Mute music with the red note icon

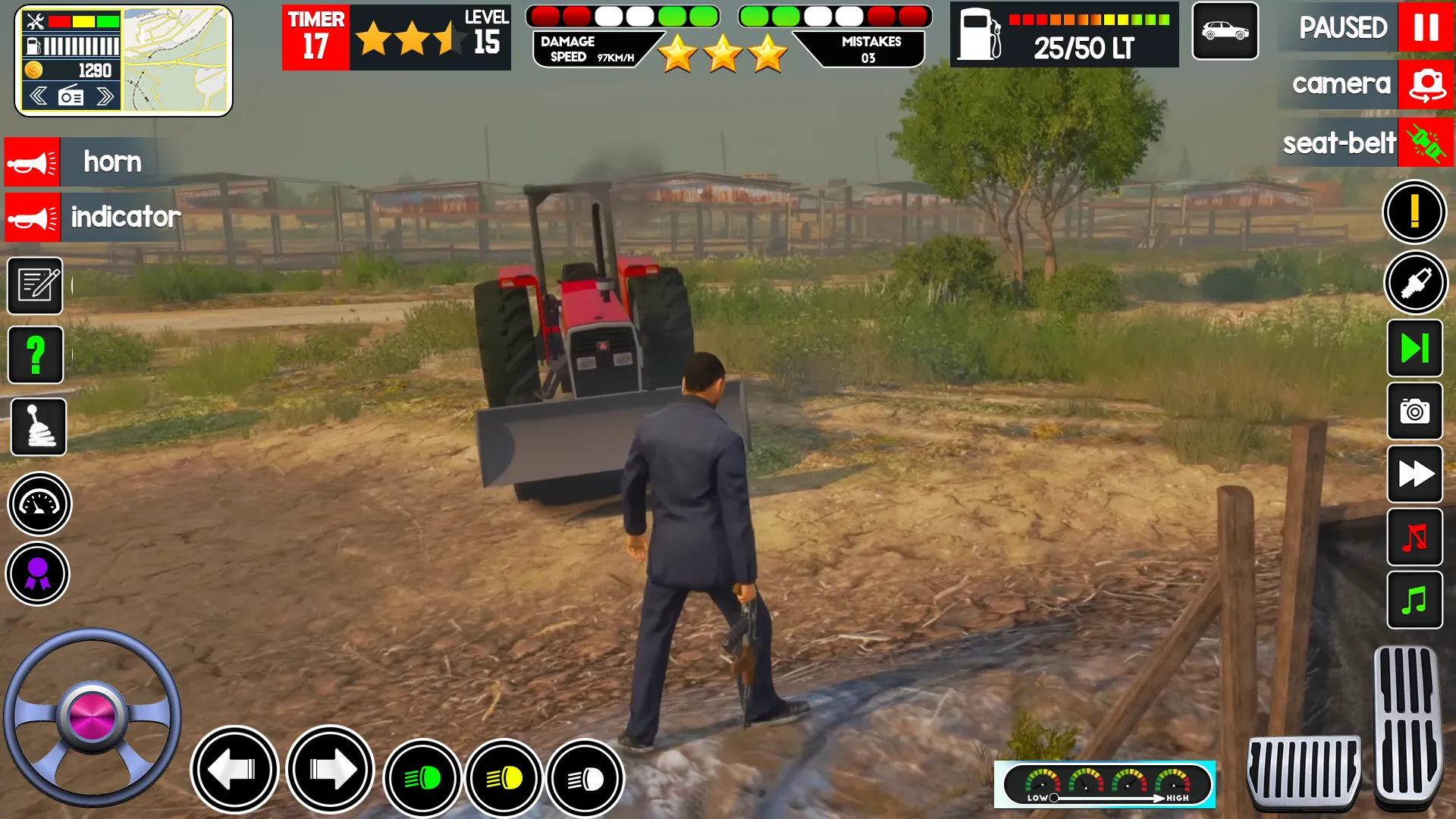click(1414, 538)
